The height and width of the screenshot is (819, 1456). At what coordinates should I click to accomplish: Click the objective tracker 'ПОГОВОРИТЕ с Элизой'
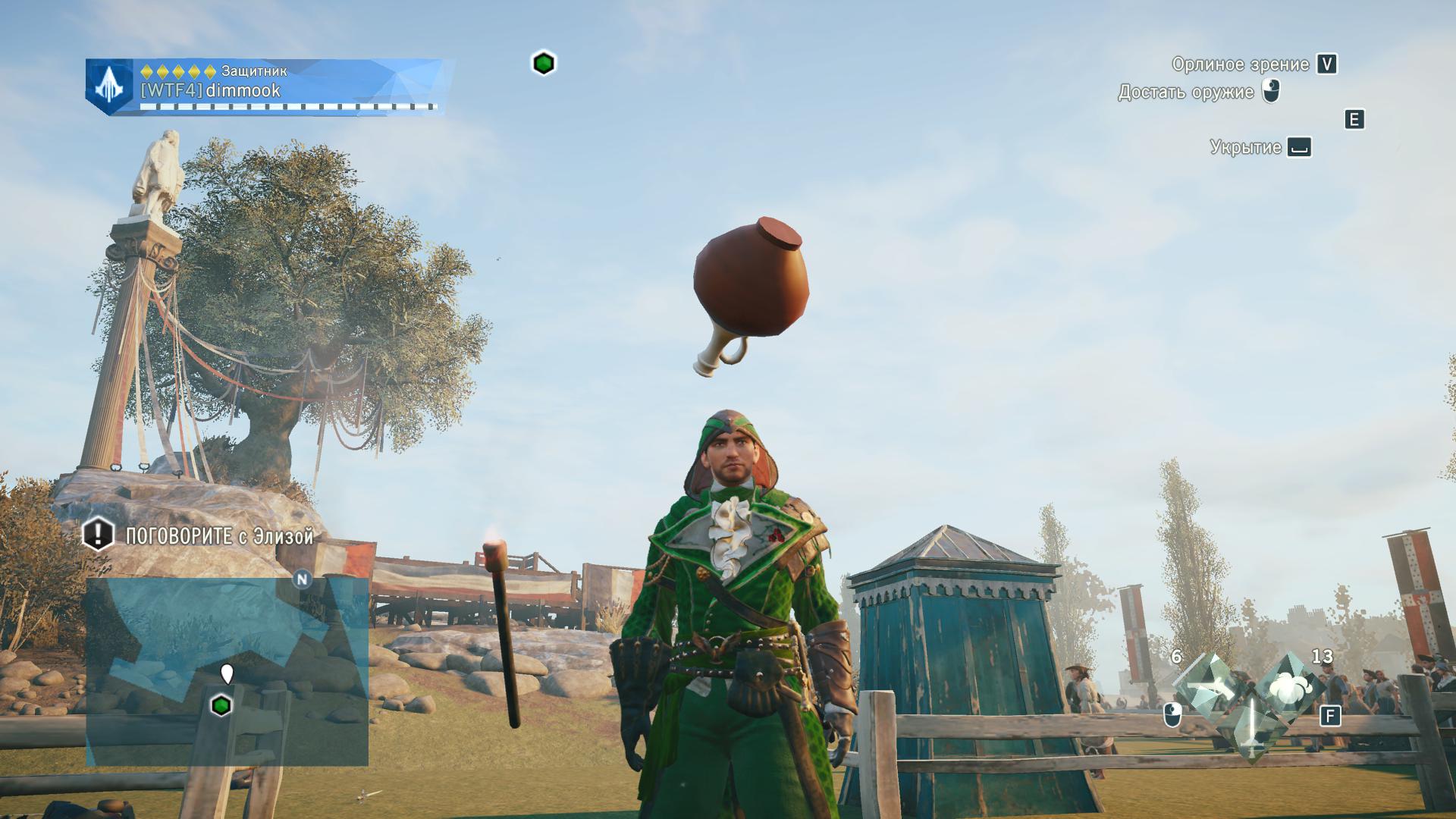click(199, 536)
